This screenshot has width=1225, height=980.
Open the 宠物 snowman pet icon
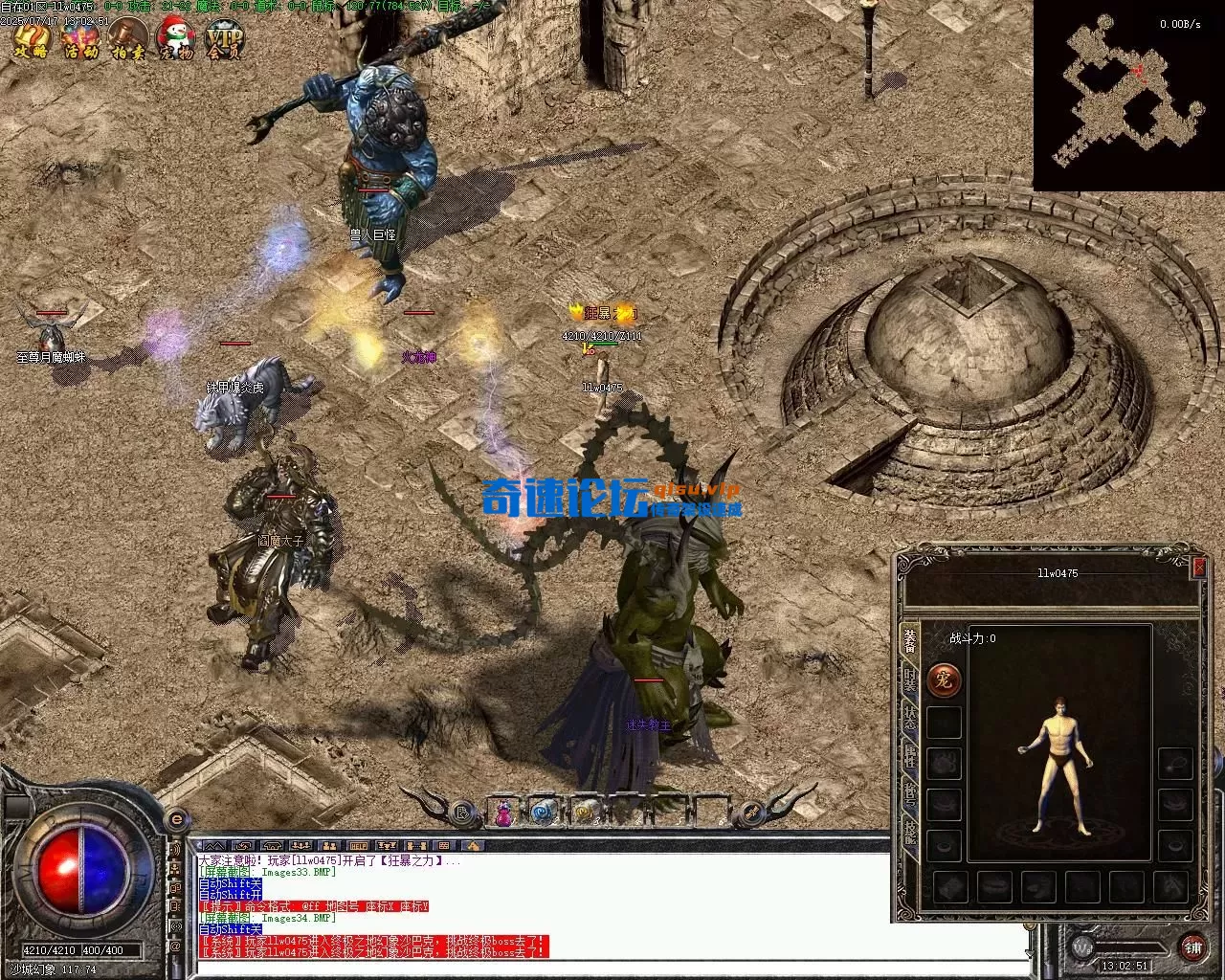(x=176, y=40)
